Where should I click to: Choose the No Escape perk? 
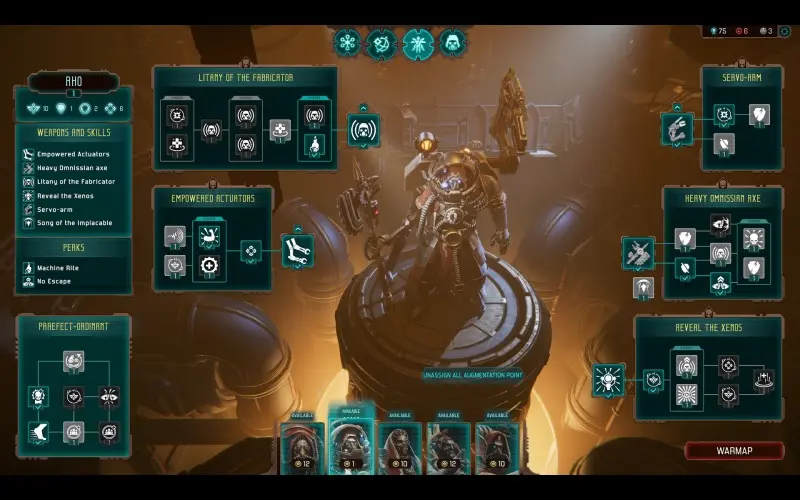pyautogui.click(x=56, y=281)
